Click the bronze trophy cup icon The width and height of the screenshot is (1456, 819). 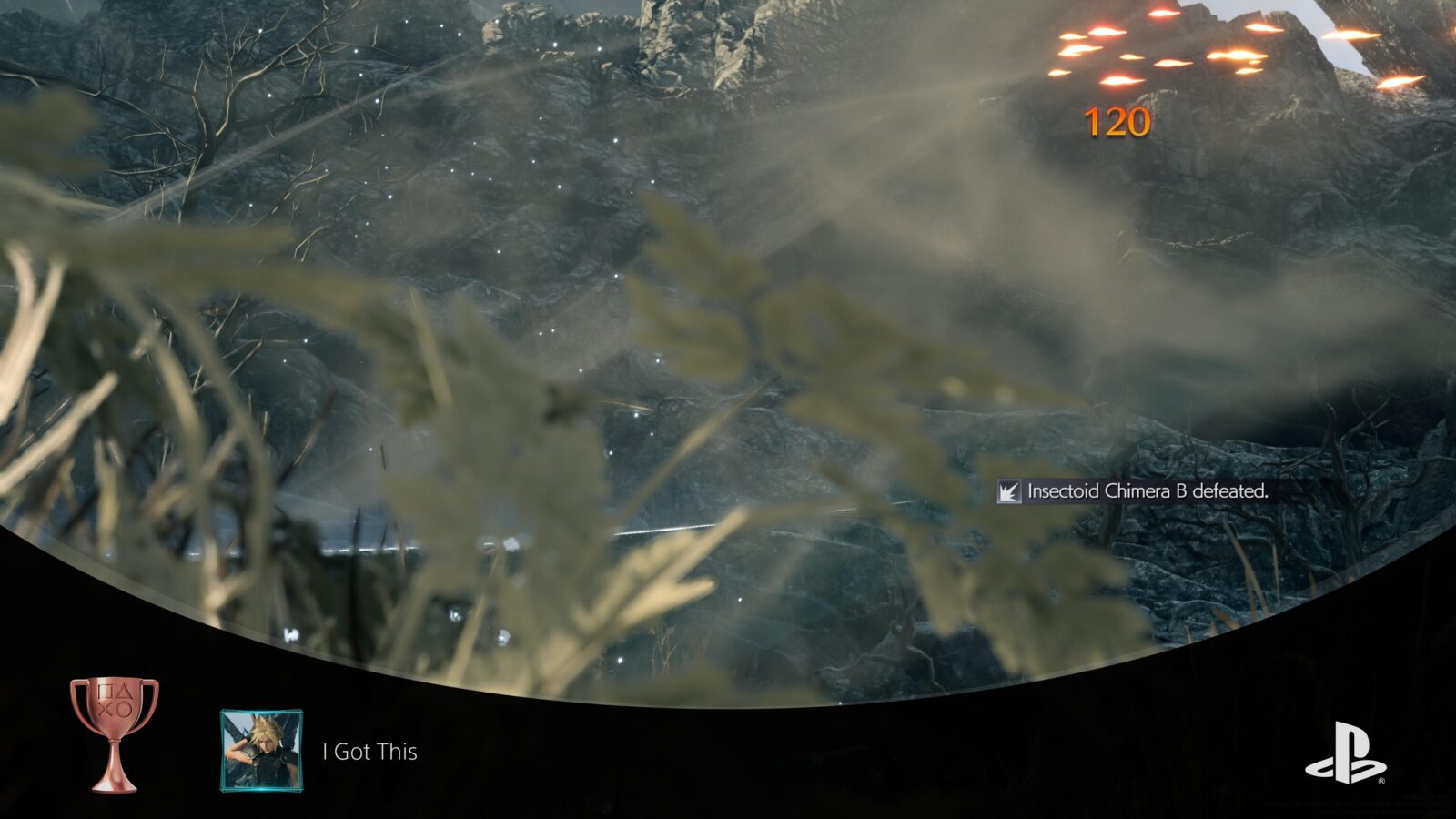pyautogui.click(x=114, y=733)
